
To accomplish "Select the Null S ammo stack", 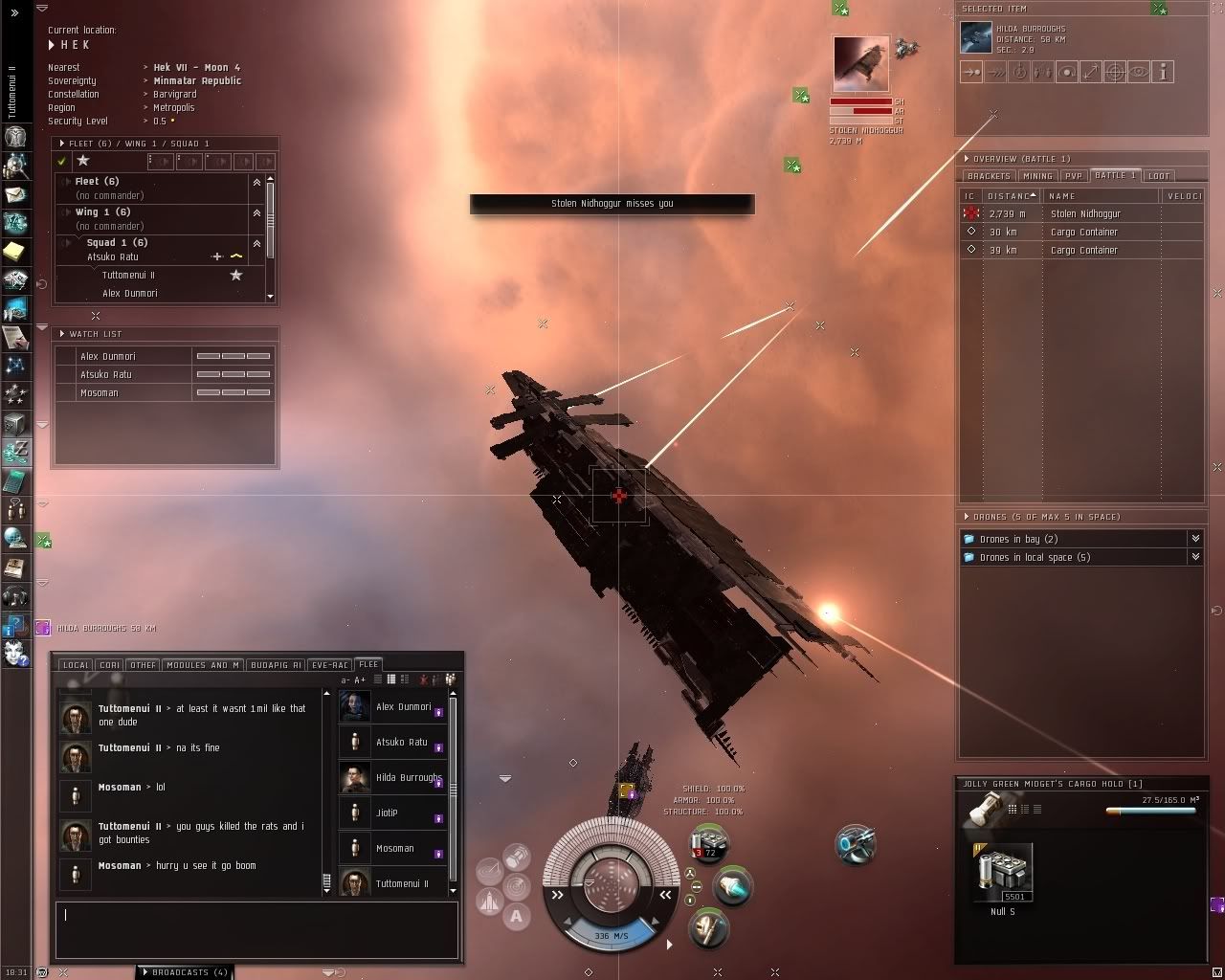I will pyautogui.click(x=1002, y=873).
